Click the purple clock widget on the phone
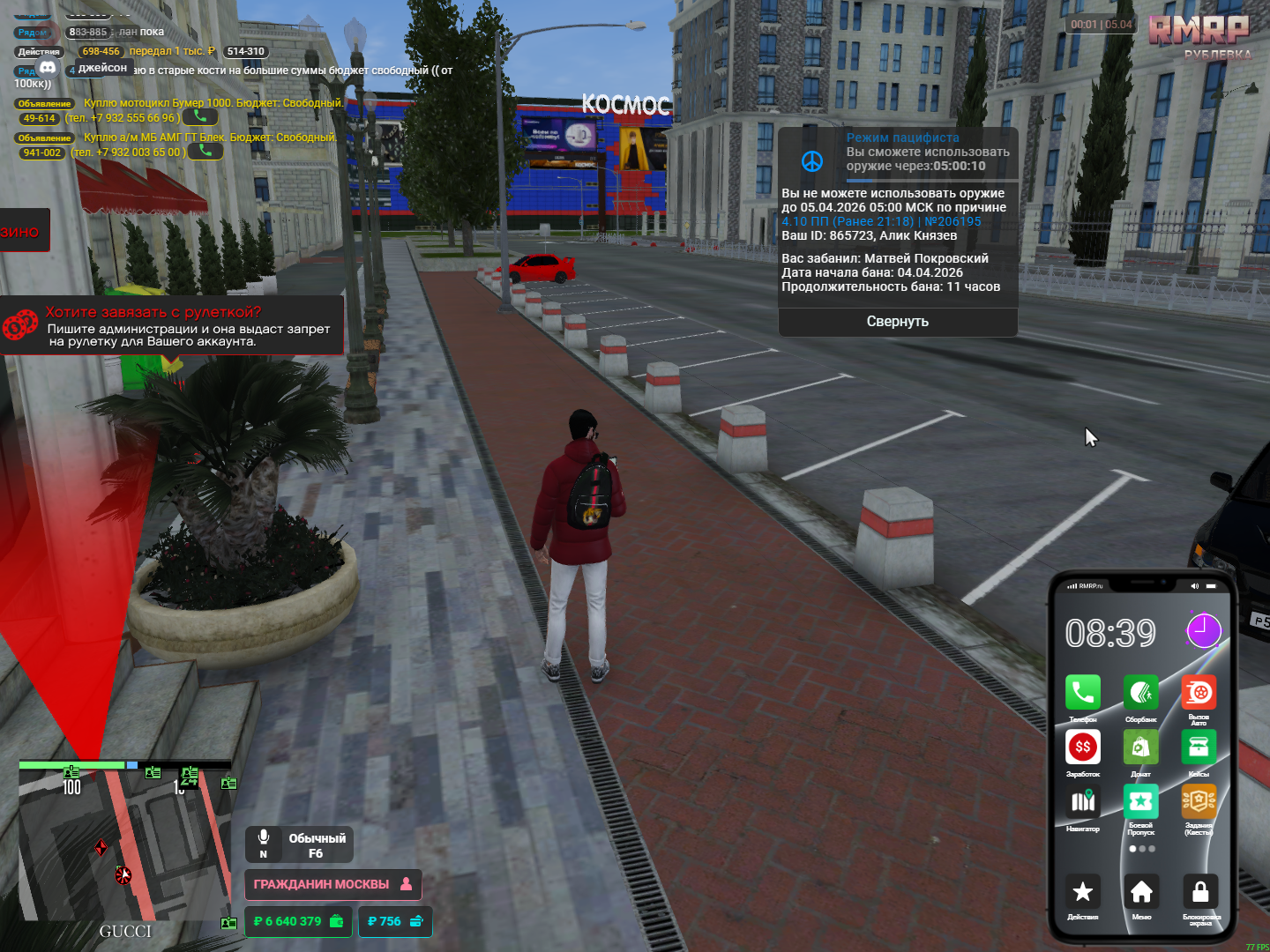This screenshot has height=952, width=1270. coord(1203,631)
